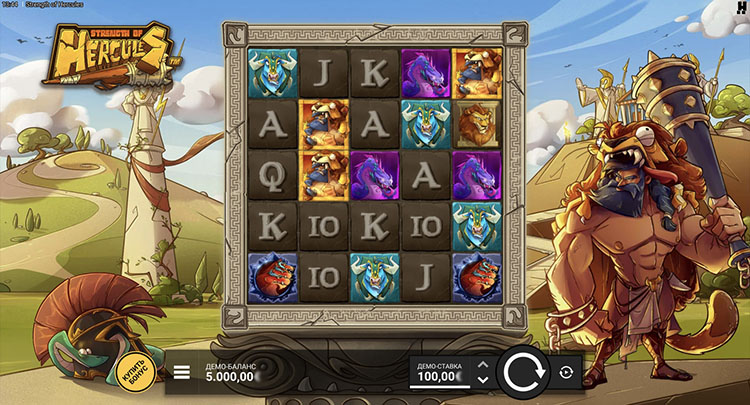Image resolution: width=750 pixels, height=405 pixels.
Task: Decrease the bet with the down arrow
Action: (483, 380)
